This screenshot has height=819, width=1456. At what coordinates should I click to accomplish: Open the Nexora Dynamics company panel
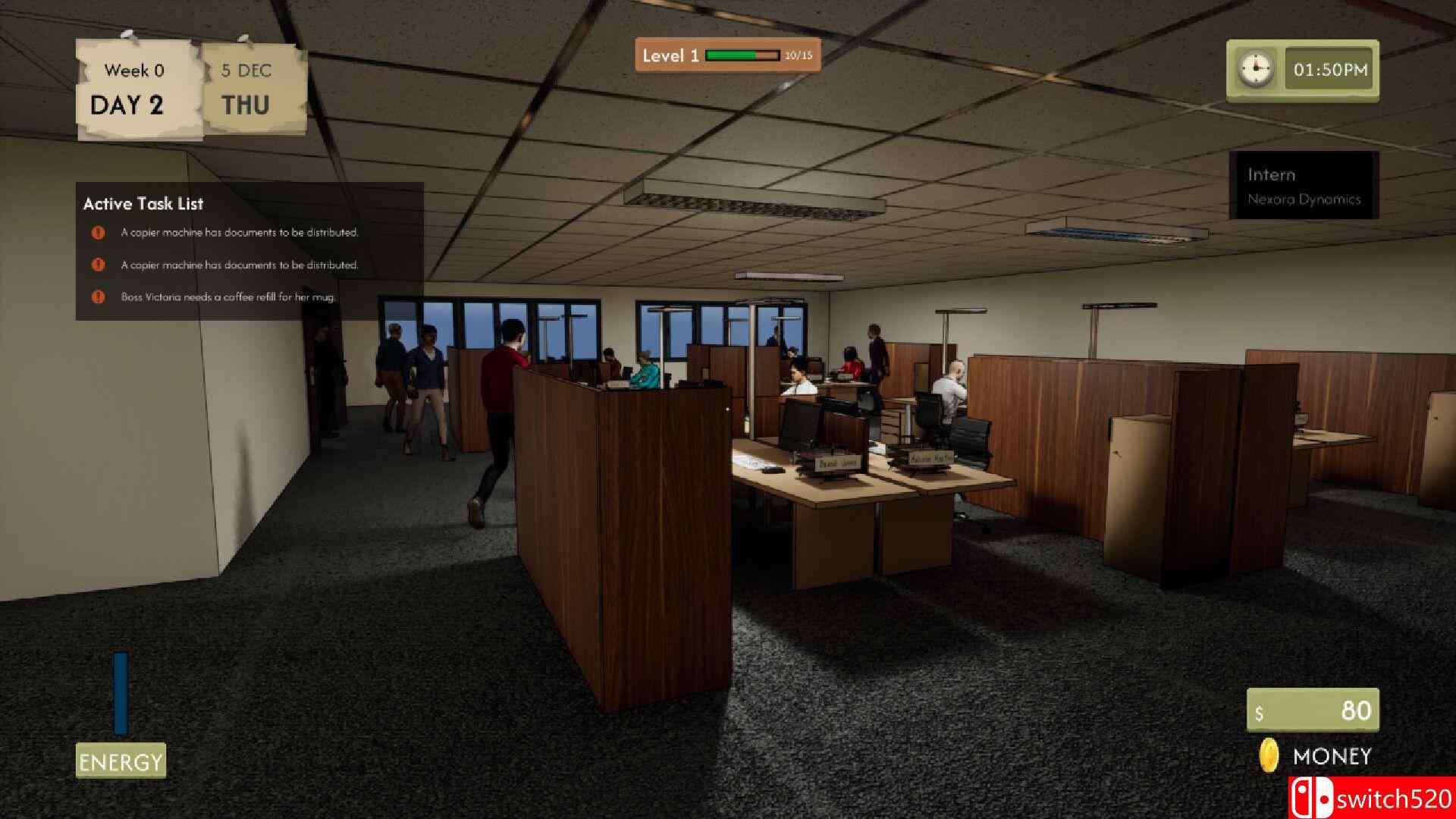[1304, 199]
